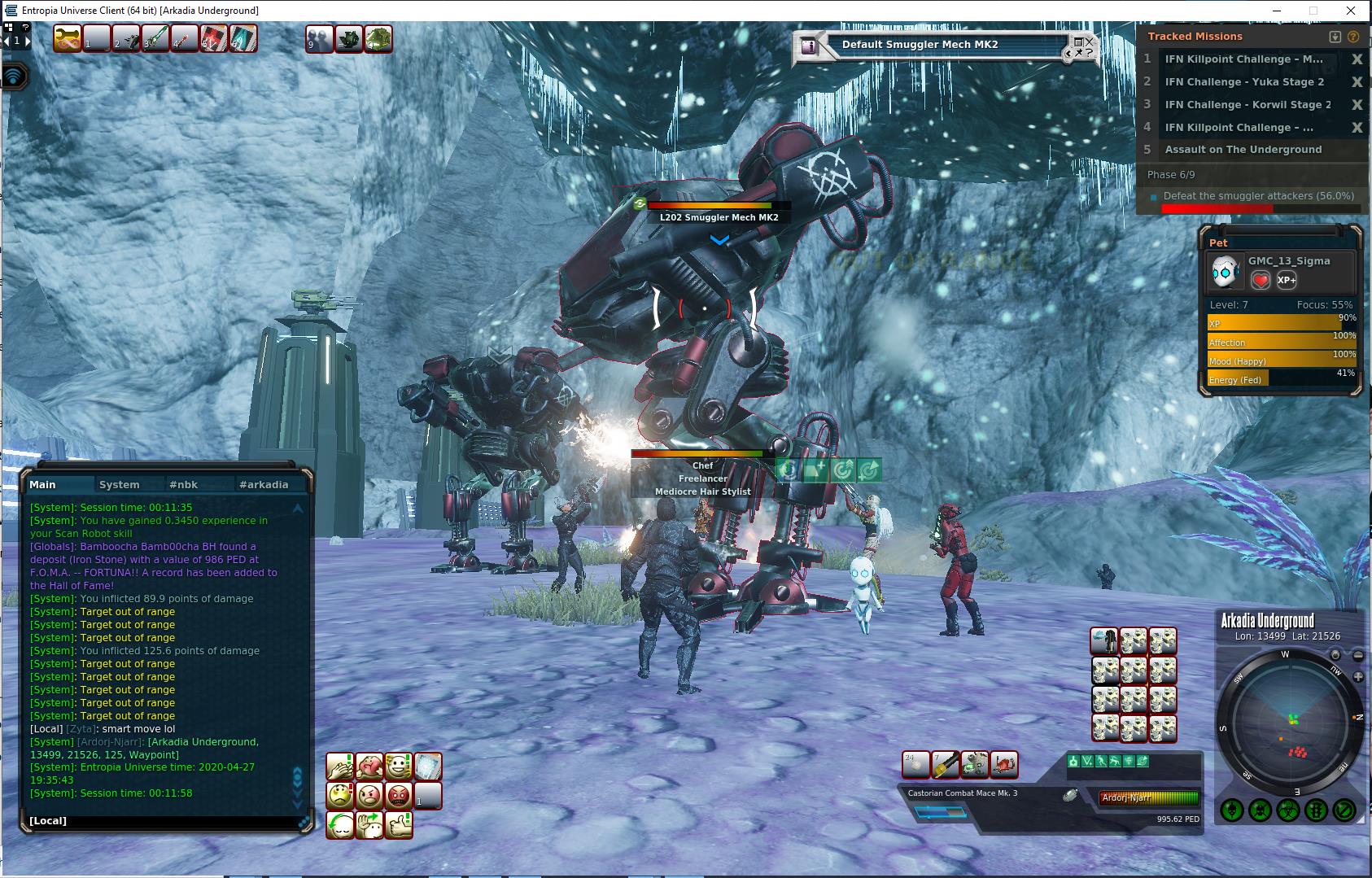Close the Entropia Universe client window
1372x878 pixels.
[1352, 11]
